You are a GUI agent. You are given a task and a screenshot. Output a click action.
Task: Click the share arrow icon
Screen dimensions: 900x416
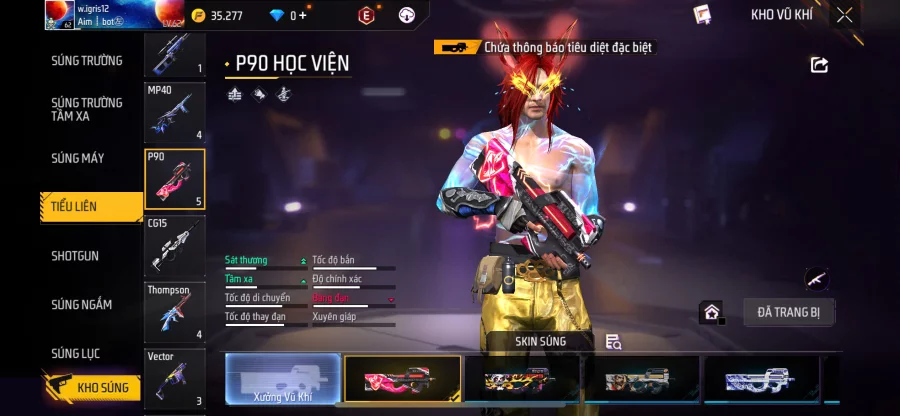tap(819, 65)
